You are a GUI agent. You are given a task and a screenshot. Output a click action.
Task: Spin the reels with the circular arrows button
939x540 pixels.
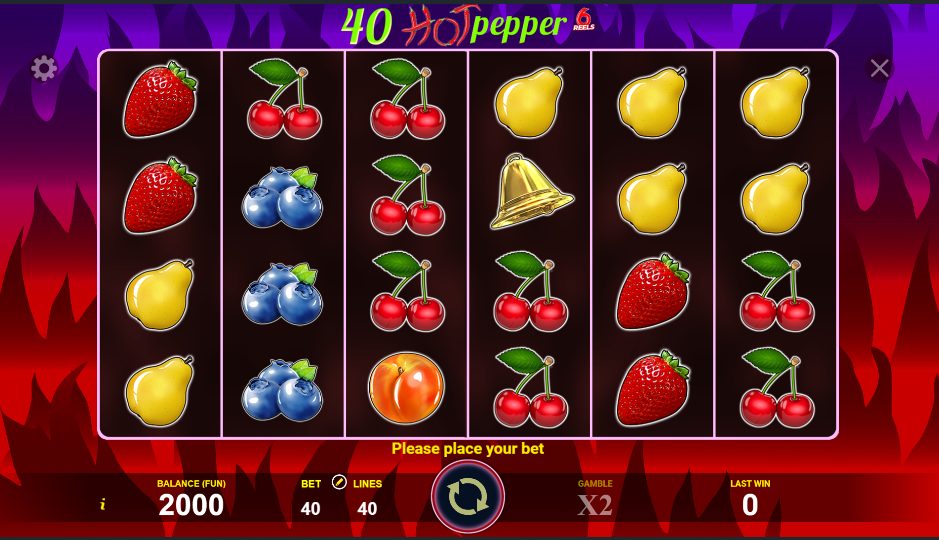[x=467, y=497]
